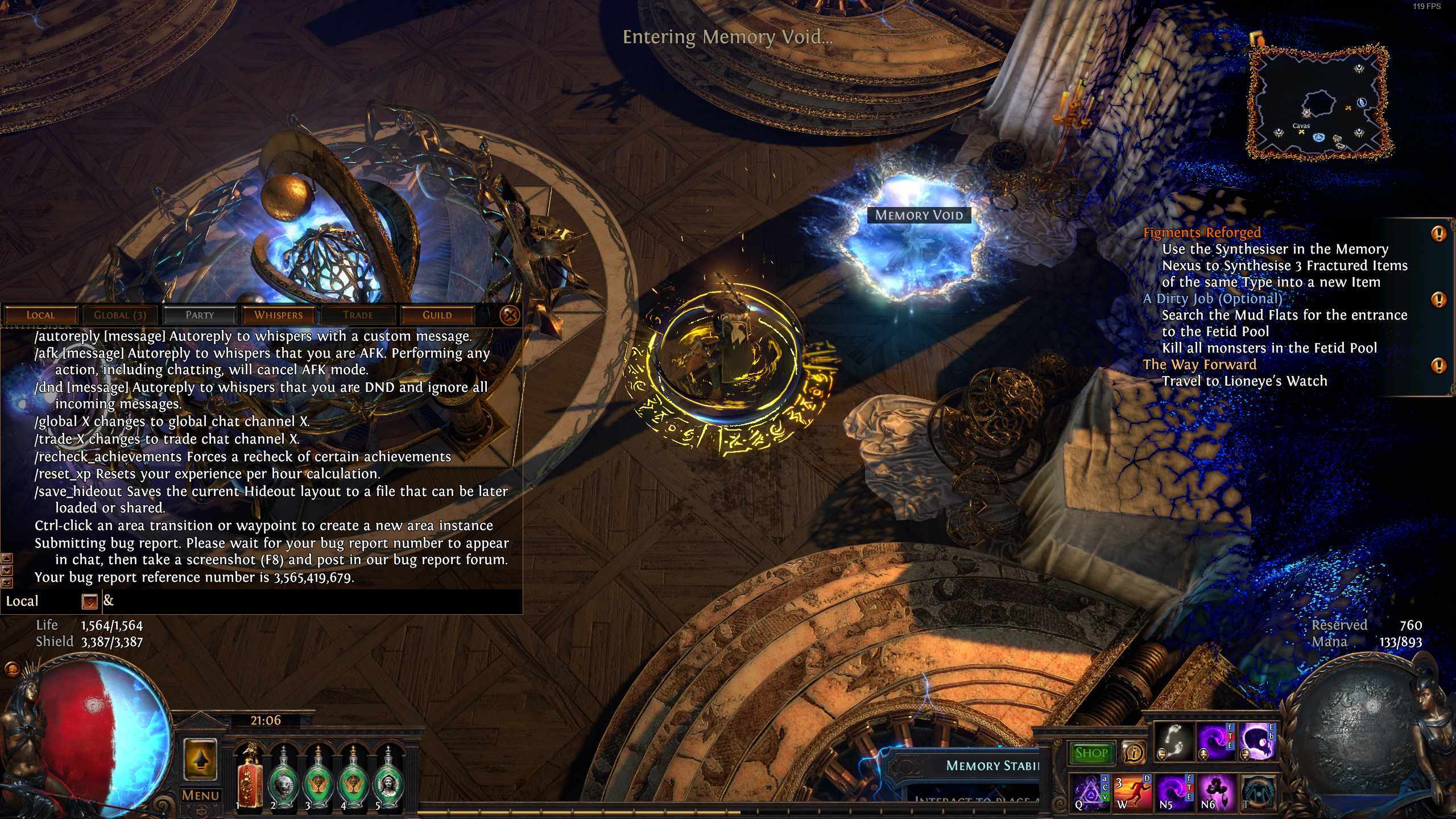The image size is (1456, 819).
Task: Activate the running-man dash skill on W
Action: [1132, 791]
